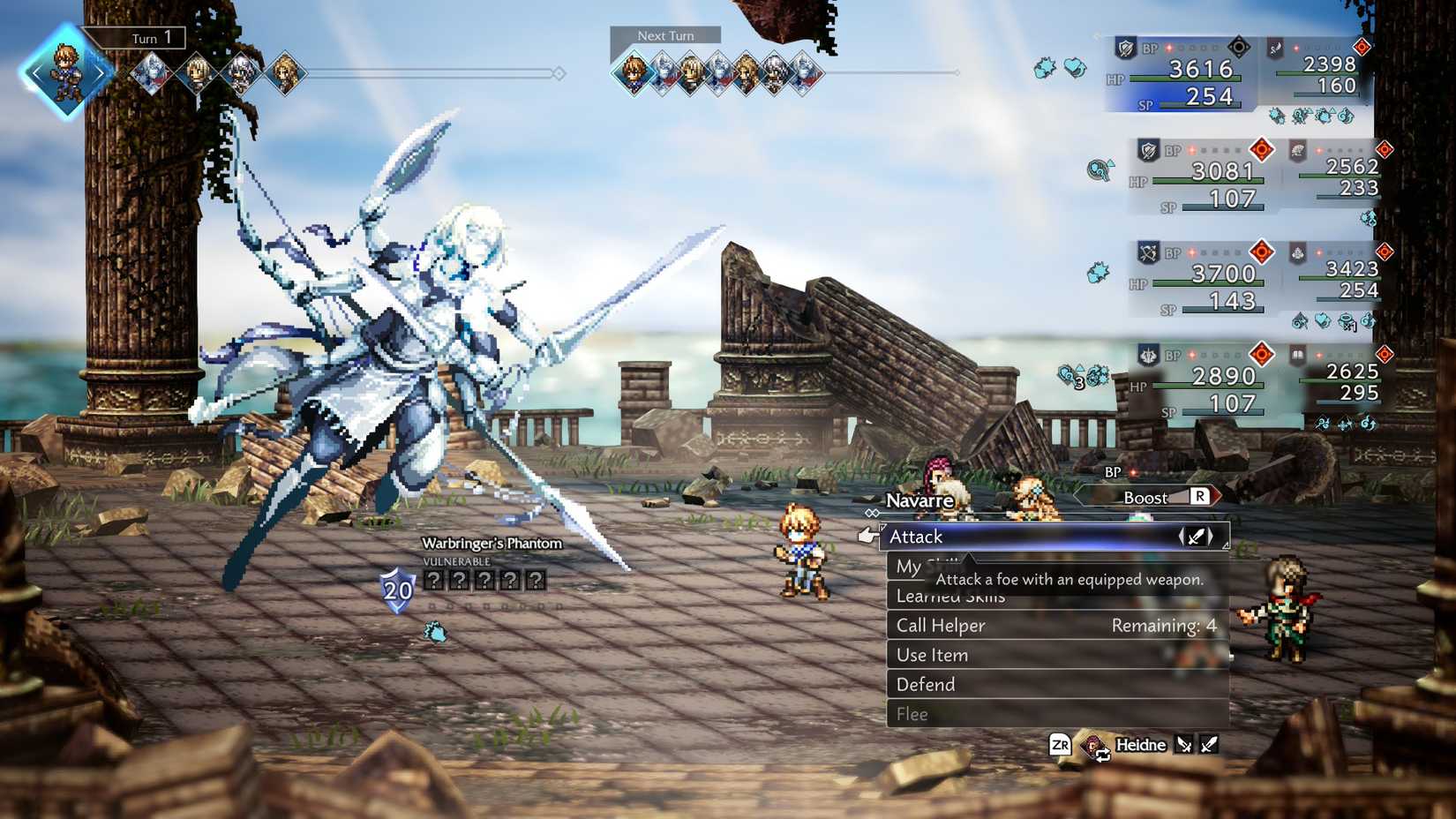Open the left arrow weapon selector on the Attack bar
1456x819 pixels.
point(1182,537)
